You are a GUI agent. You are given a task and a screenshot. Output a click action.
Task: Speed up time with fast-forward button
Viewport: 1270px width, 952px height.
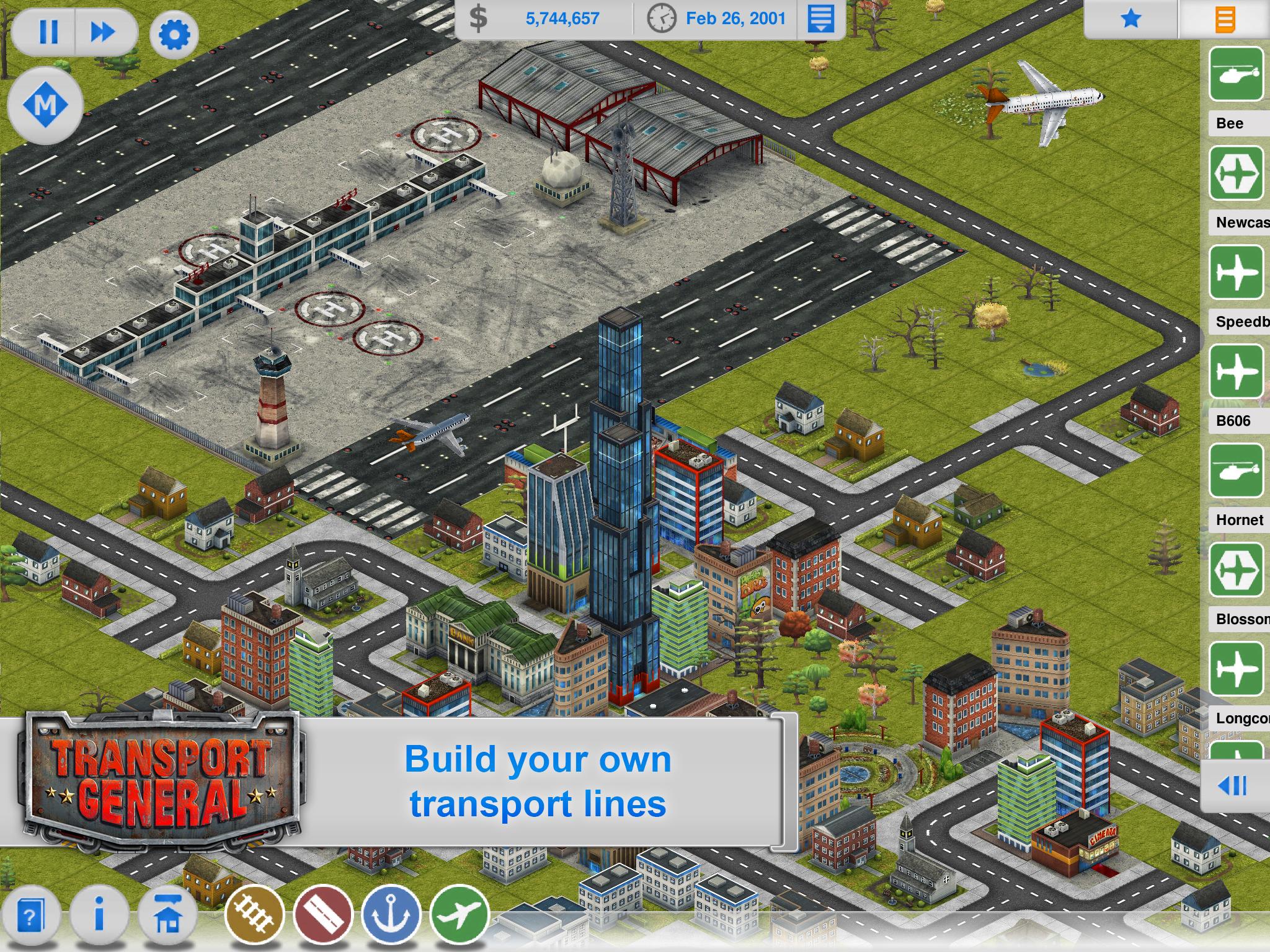(103, 32)
